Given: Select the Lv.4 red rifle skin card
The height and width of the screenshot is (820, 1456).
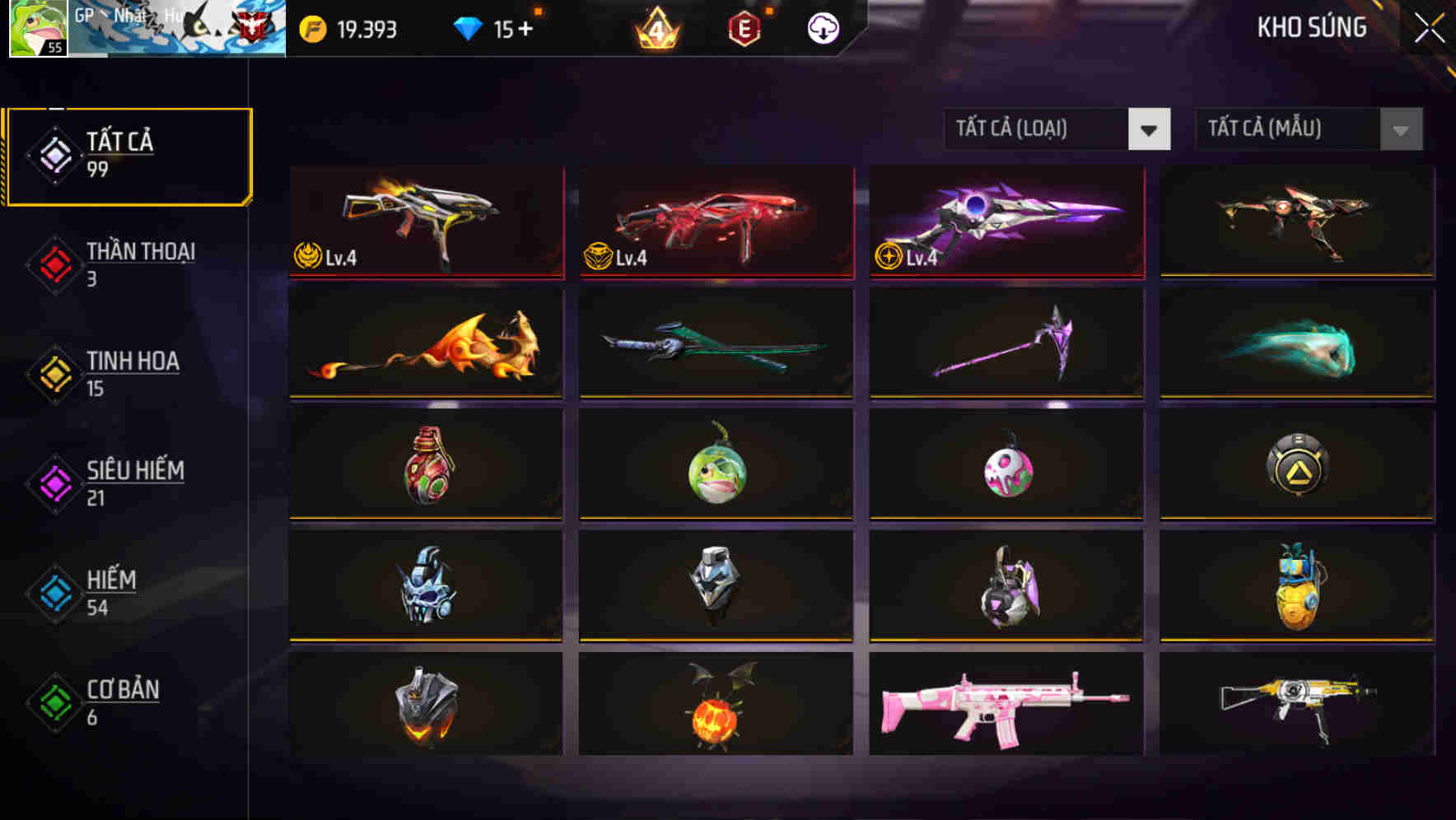Looking at the screenshot, I should coord(715,222).
